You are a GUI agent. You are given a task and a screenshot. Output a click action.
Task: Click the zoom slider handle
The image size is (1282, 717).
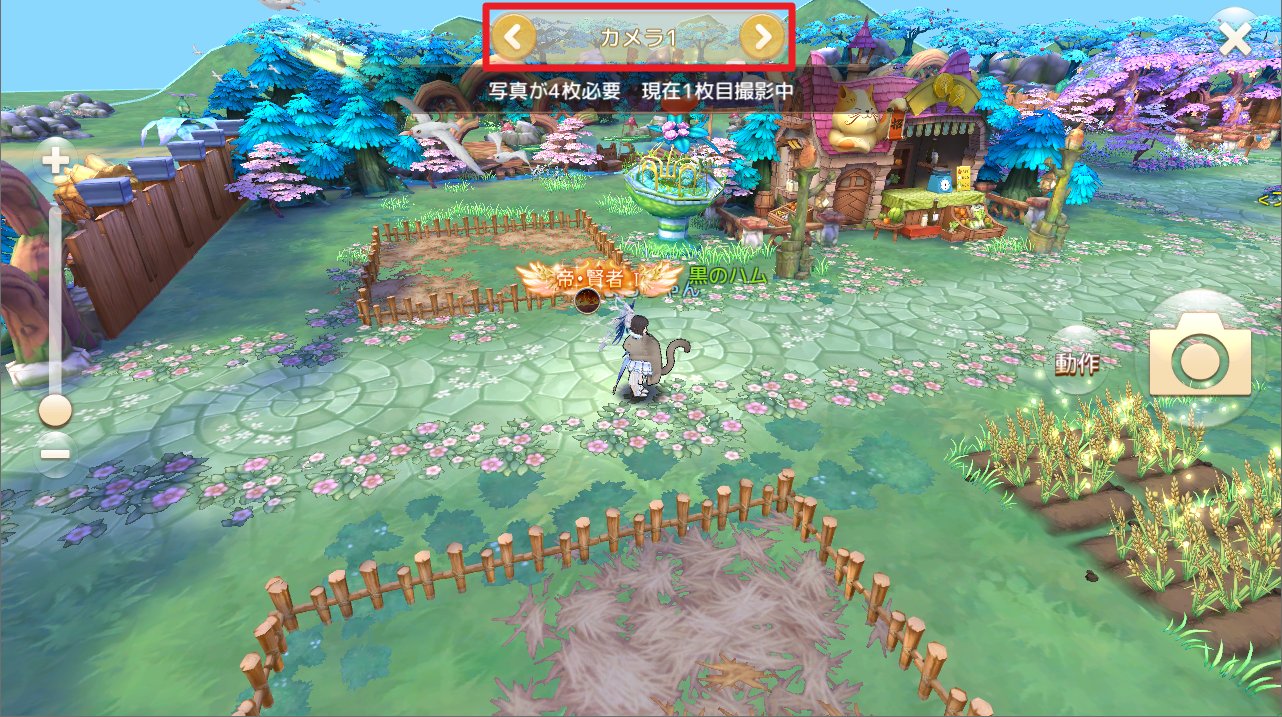pos(55,410)
